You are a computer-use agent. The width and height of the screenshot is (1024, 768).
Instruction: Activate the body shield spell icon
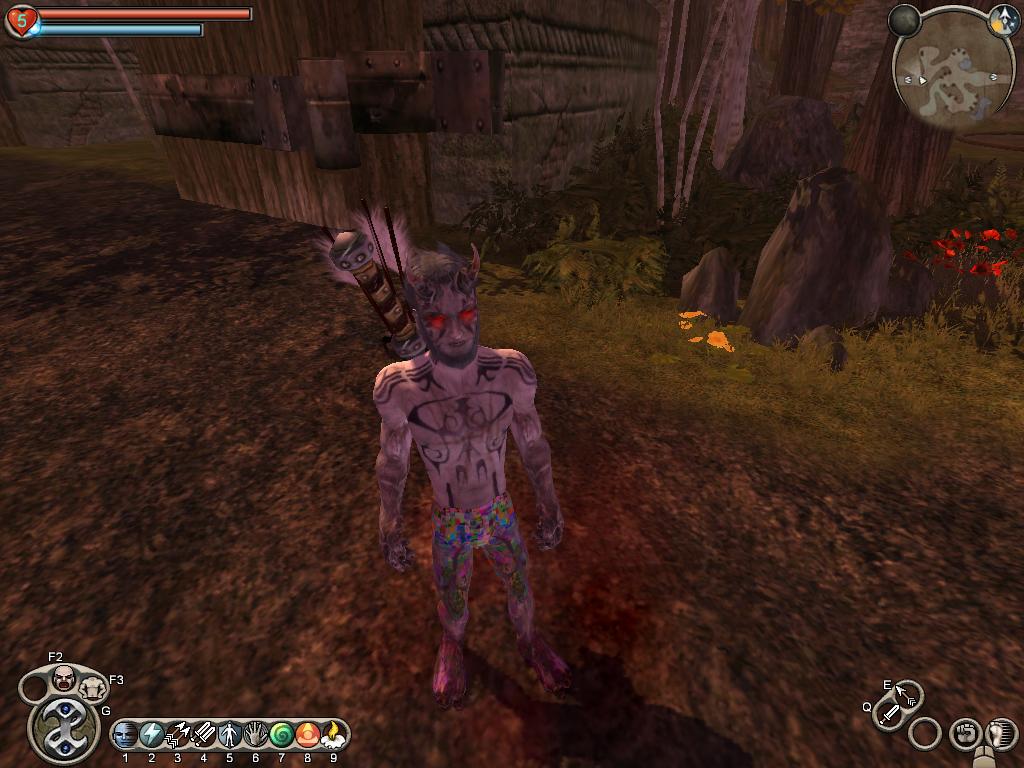pyautogui.click(x=230, y=736)
